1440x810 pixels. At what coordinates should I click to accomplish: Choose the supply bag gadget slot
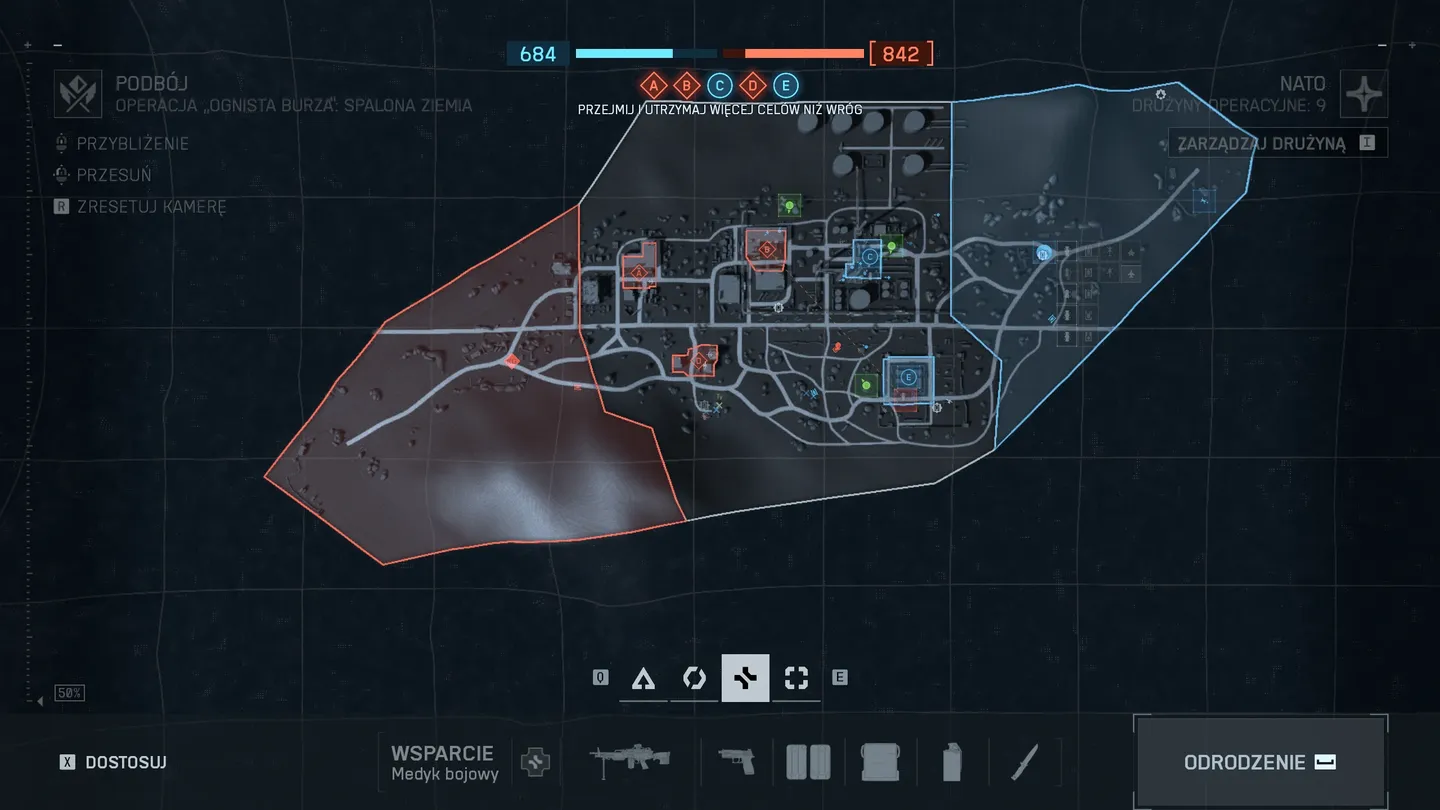(880, 762)
